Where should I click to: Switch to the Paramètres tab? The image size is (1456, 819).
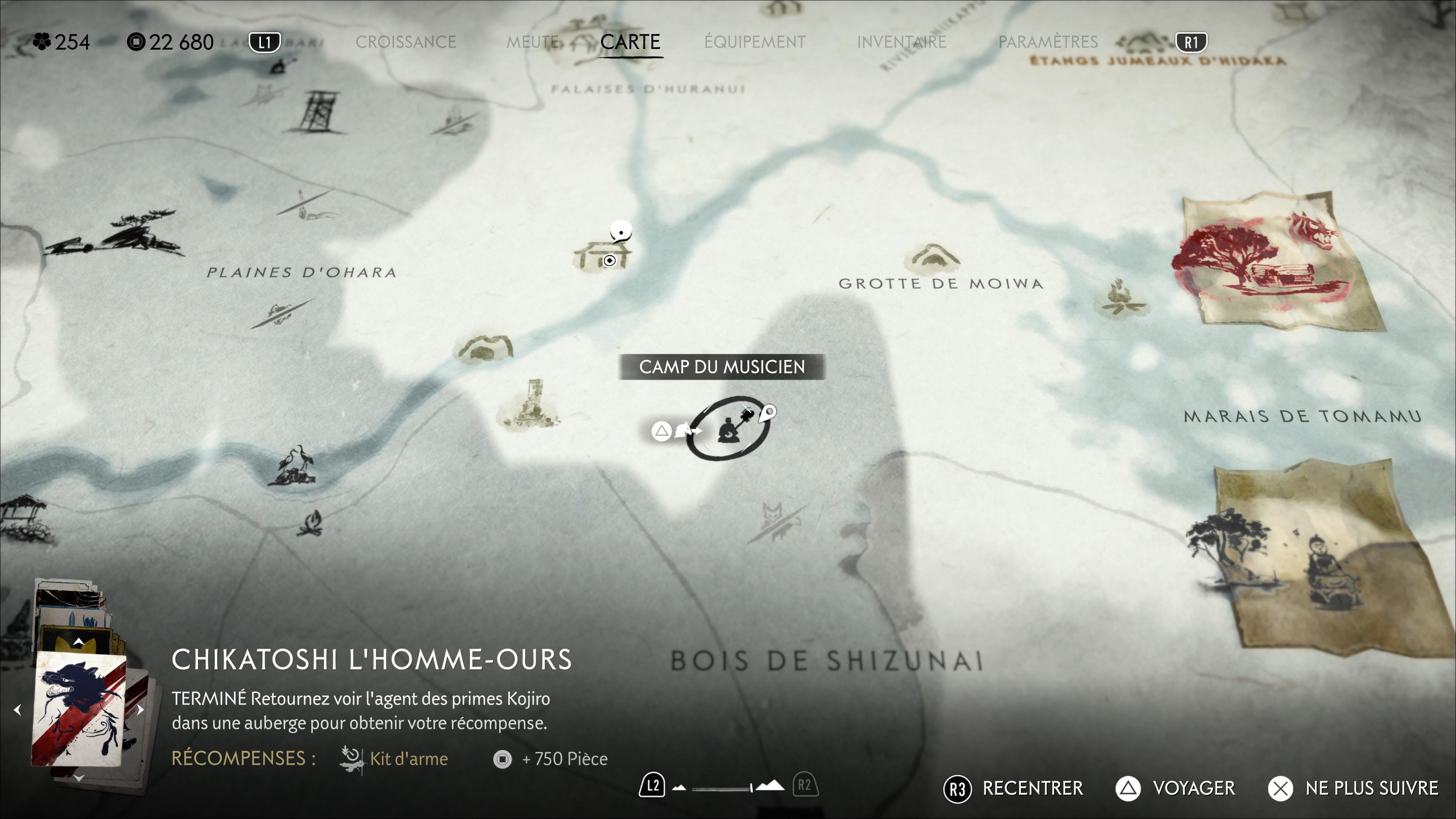pyautogui.click(x=1047, y=42)
